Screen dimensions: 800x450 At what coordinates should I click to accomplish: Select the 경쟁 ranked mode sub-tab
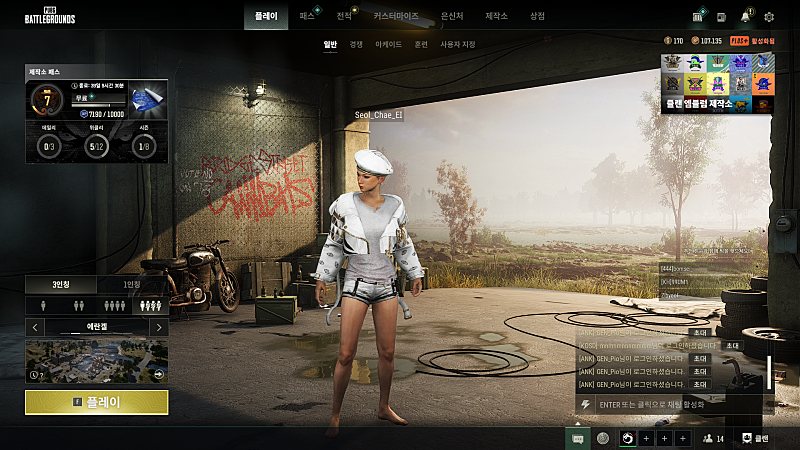(356, 45)
